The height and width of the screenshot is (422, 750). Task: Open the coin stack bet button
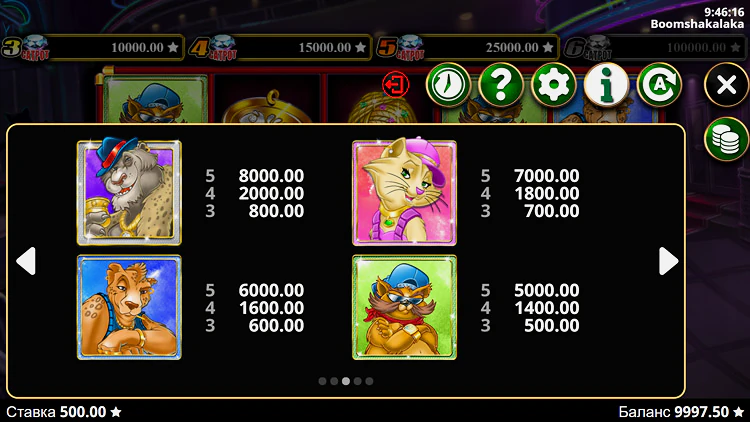[x=727, y=138]
